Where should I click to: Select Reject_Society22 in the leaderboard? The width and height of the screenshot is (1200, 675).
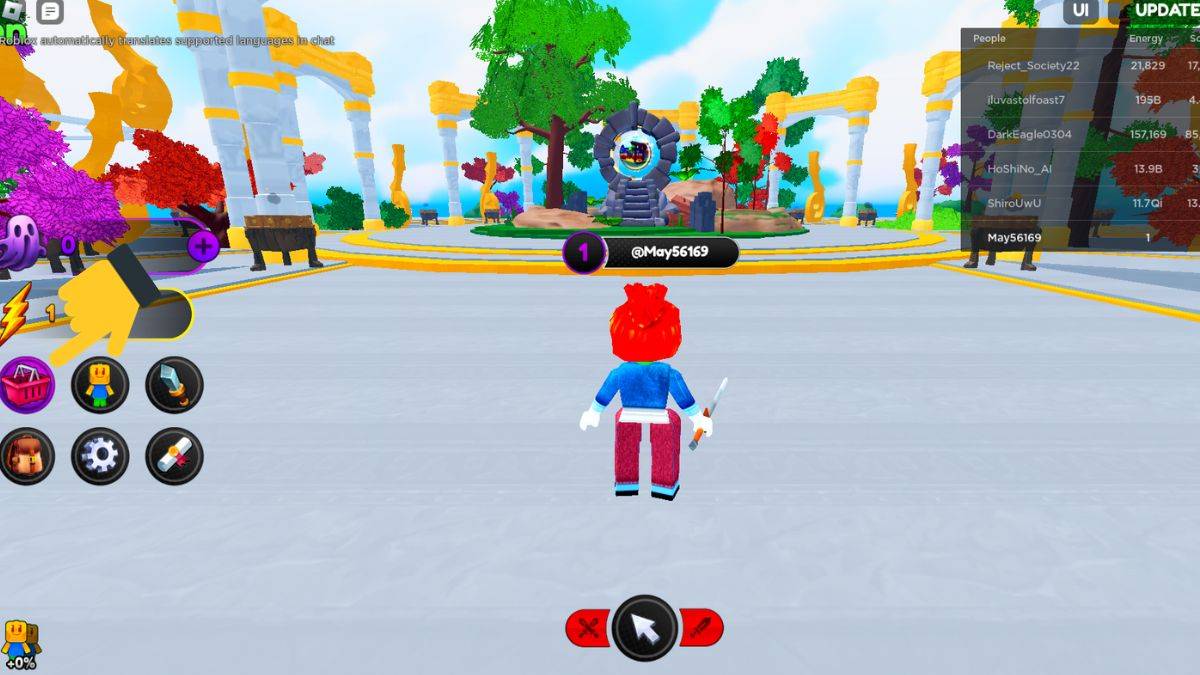pos(1033,65)
